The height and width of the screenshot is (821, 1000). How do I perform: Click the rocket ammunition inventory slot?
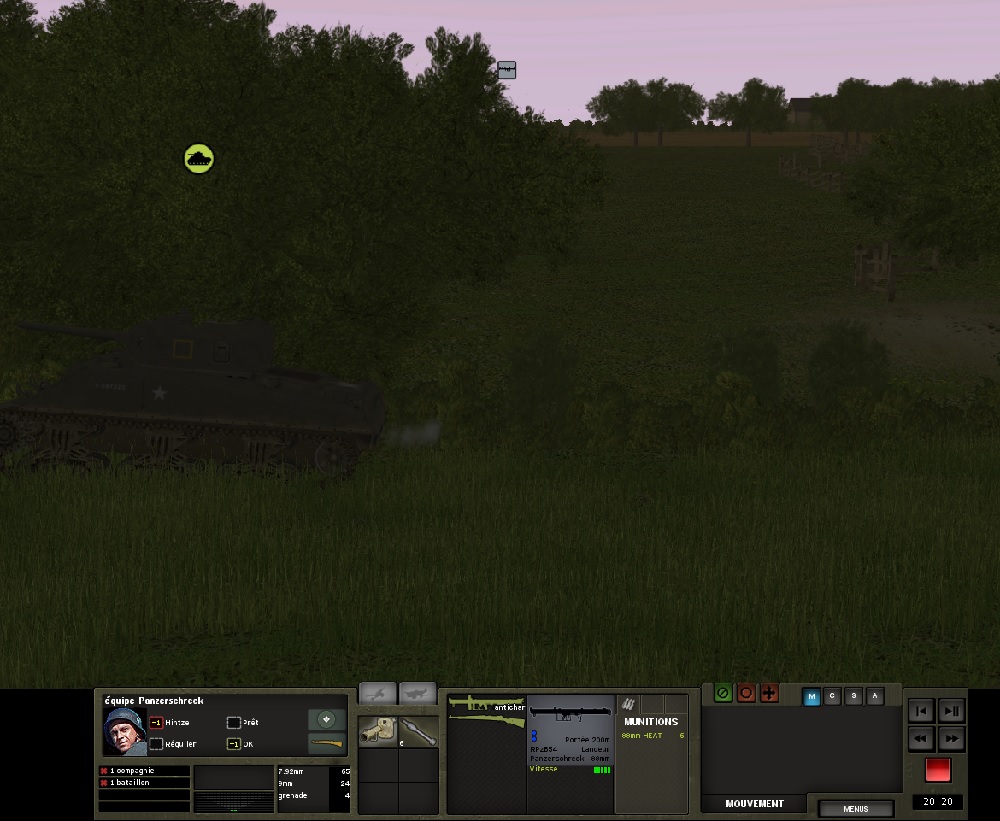point(418,731)
